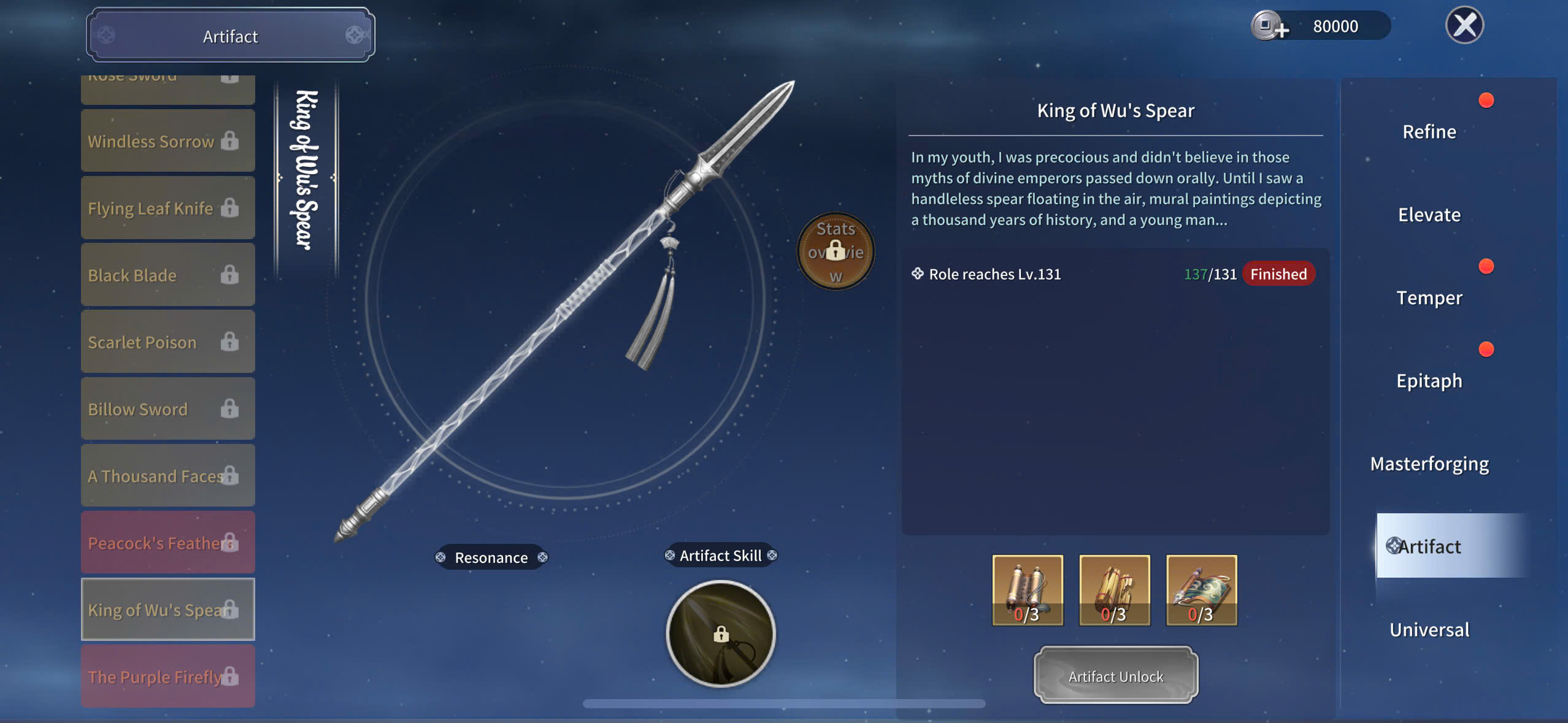Image resolution: width=1568 pixels, height=723 pixels.
Task: Open the Masterforging tab
Action: coord(1429,464)
